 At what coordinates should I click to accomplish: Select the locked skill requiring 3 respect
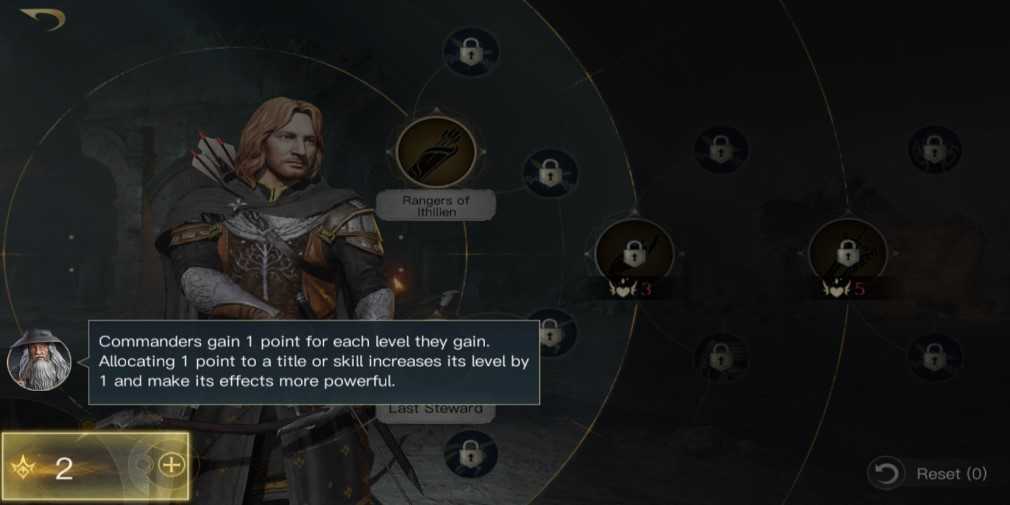634,256
